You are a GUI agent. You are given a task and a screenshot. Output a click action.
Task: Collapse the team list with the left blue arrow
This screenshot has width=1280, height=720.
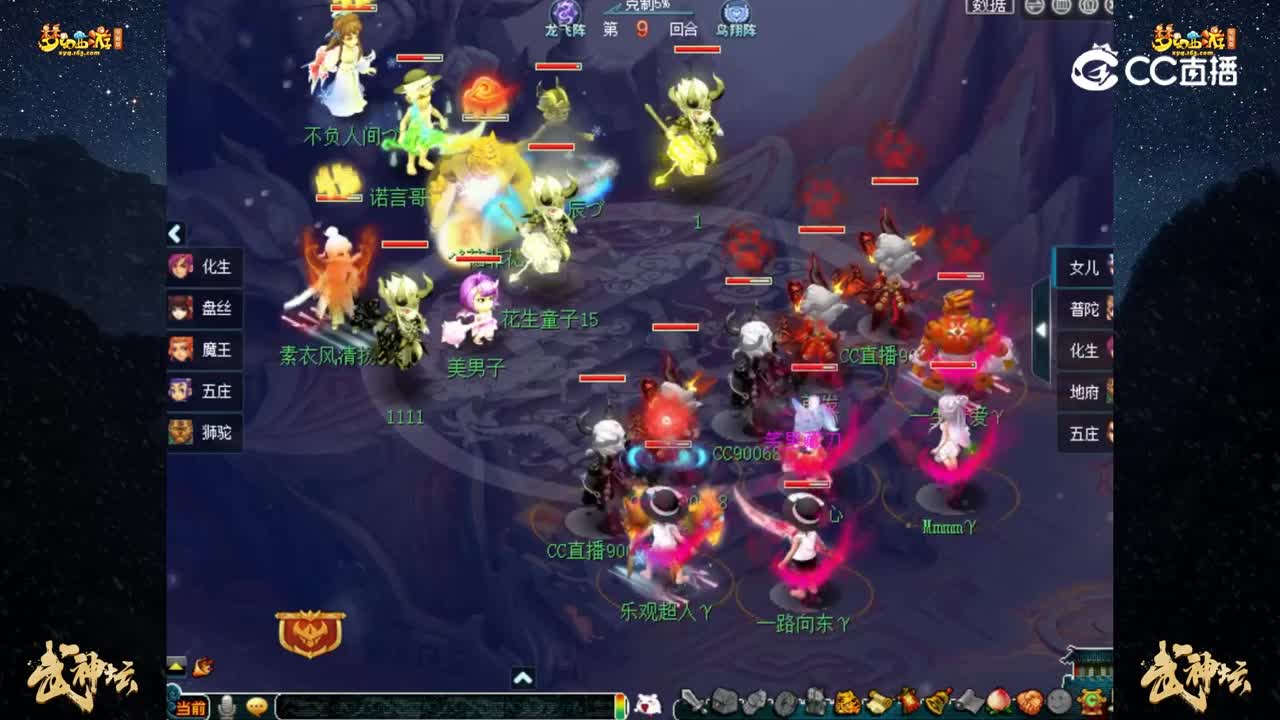click(x=175, y=233)
